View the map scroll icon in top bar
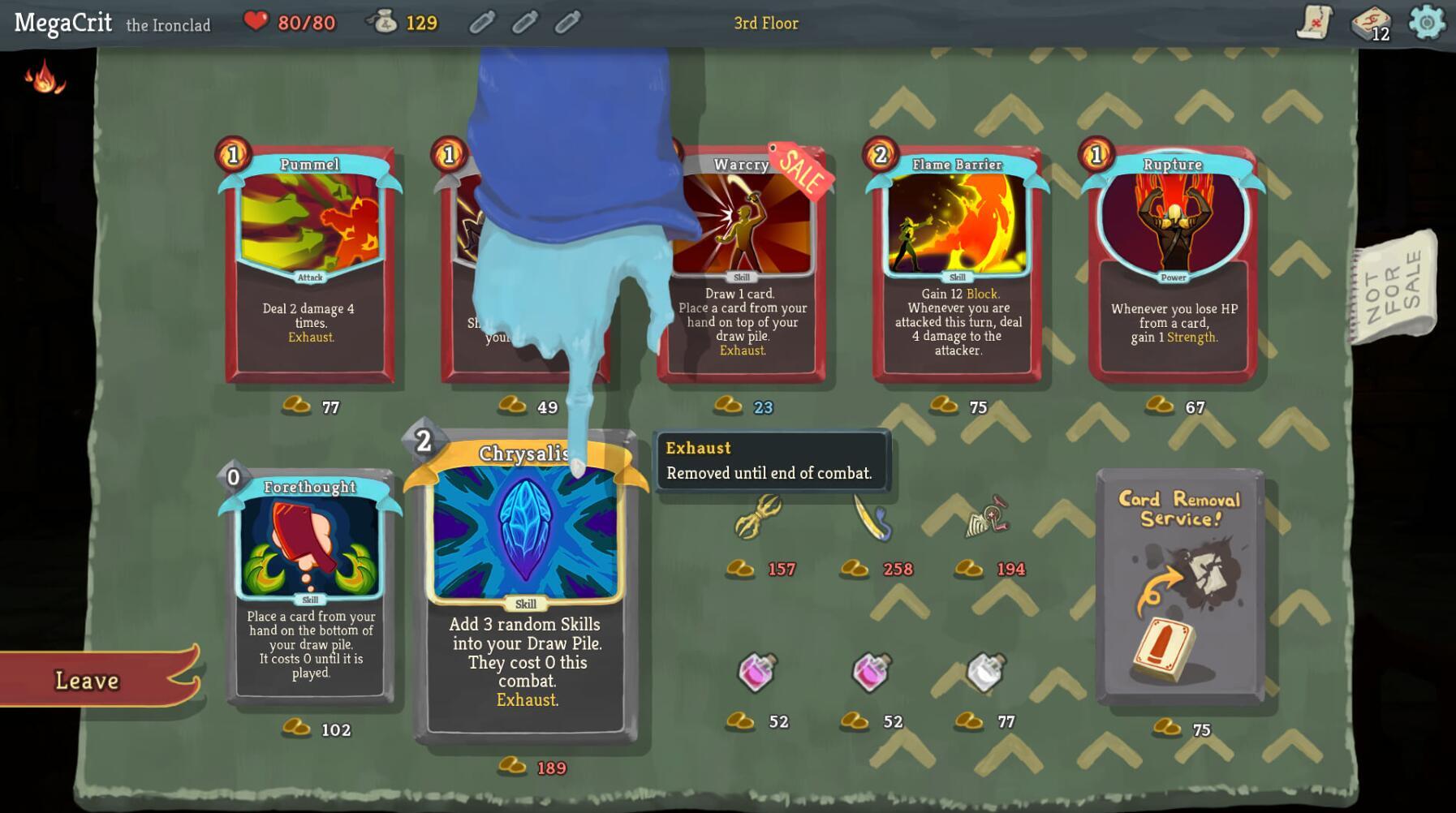1456x813 pixels. [x=1315, y=23]
